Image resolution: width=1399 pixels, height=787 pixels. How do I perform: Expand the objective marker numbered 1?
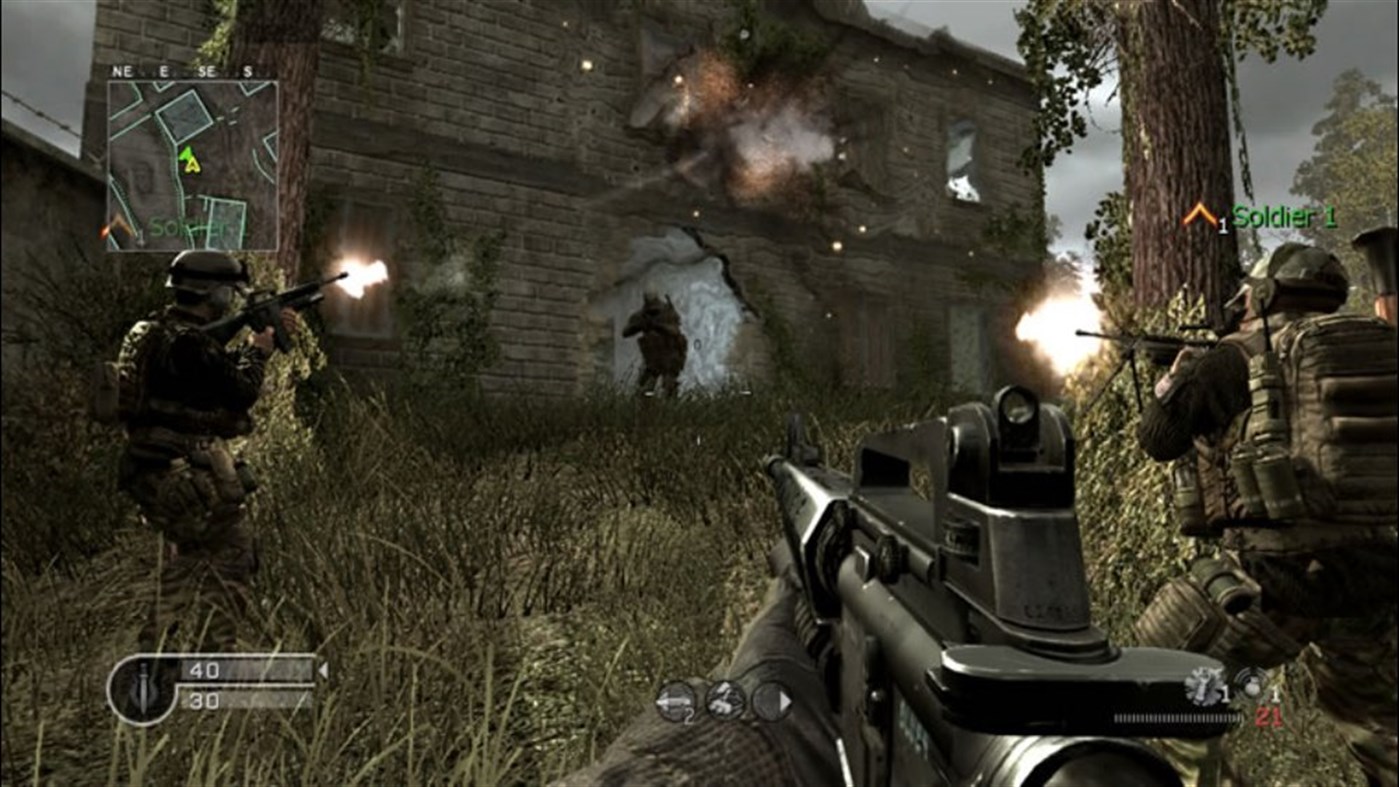click(1221, 222)
